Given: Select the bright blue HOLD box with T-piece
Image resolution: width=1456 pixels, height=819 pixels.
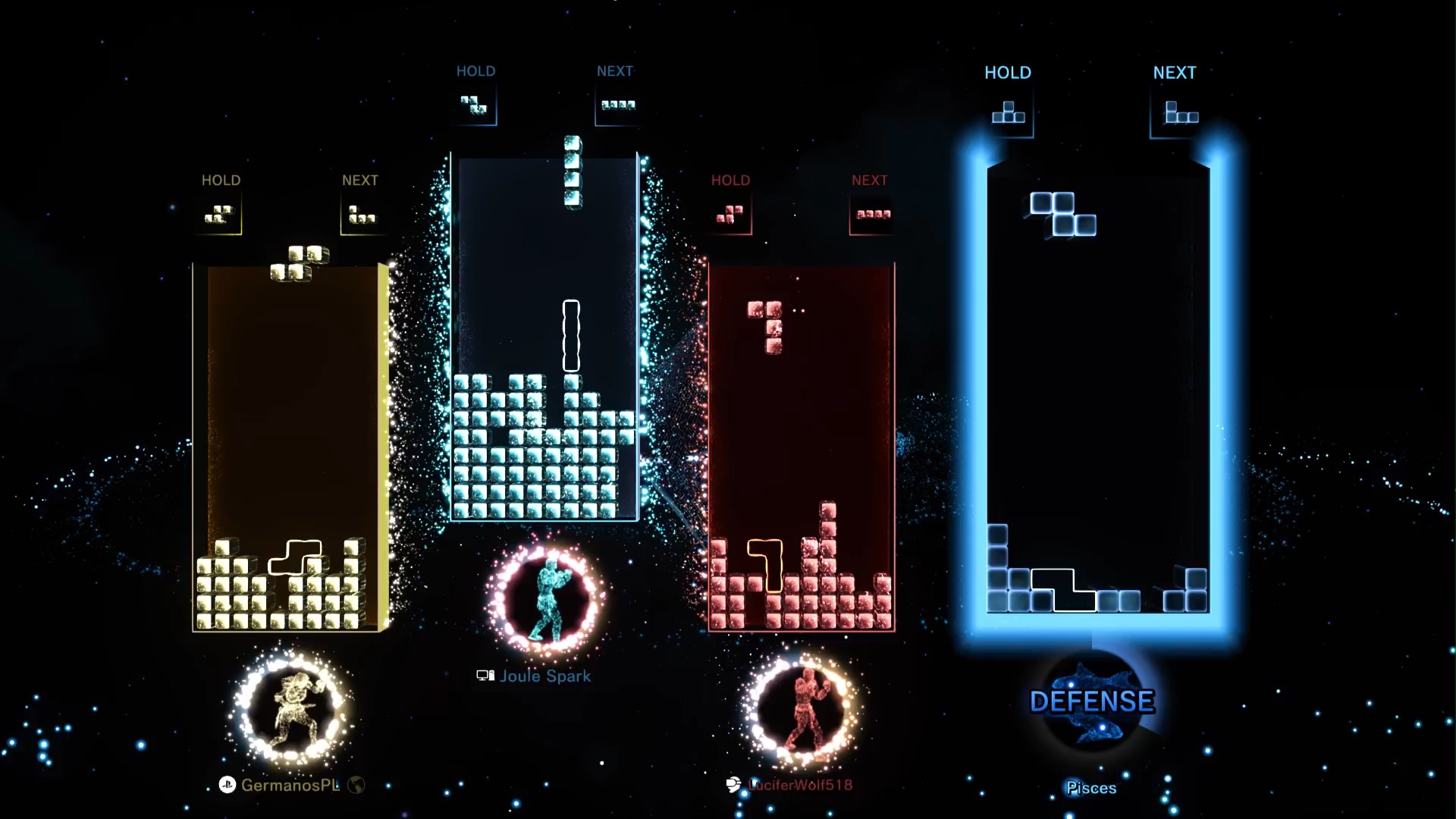Looking at the screenshot, I should pos(1009,114).
